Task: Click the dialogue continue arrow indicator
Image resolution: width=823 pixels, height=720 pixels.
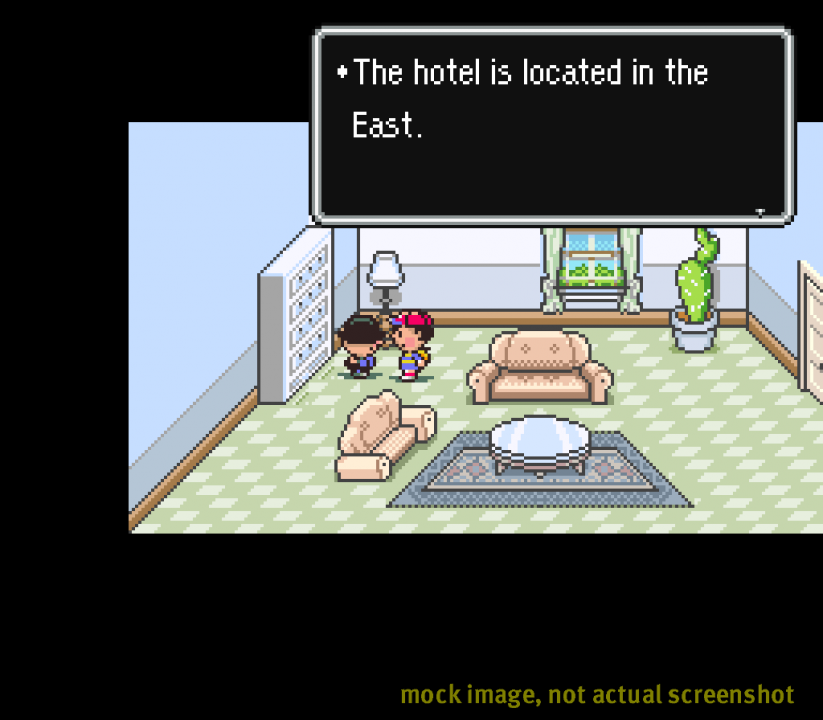Action: click(x=760, y=212)
